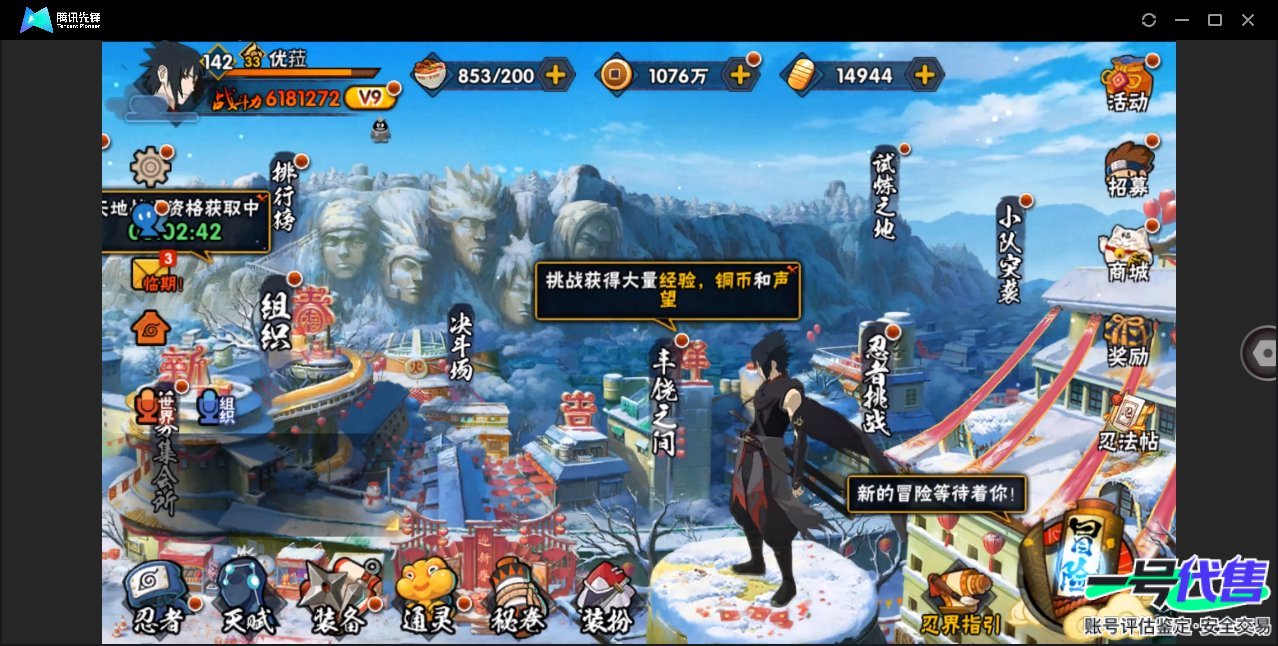Add copper coins with plus button
Image resolution: width=1278 pixels, height=646 pixels.
pos(740,74)
